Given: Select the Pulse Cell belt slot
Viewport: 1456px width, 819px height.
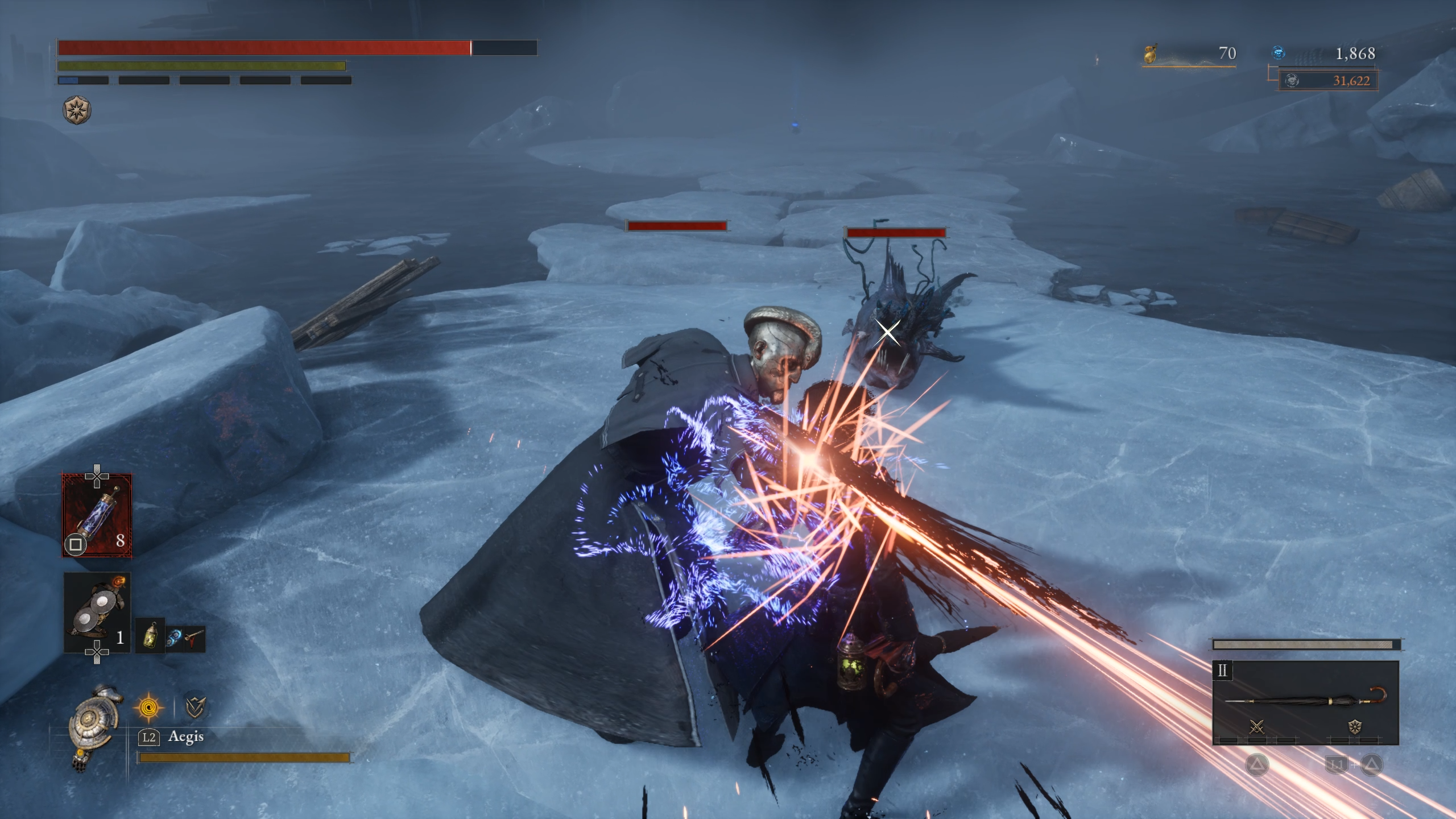Looking at the screenshot, I should [97, 515].
